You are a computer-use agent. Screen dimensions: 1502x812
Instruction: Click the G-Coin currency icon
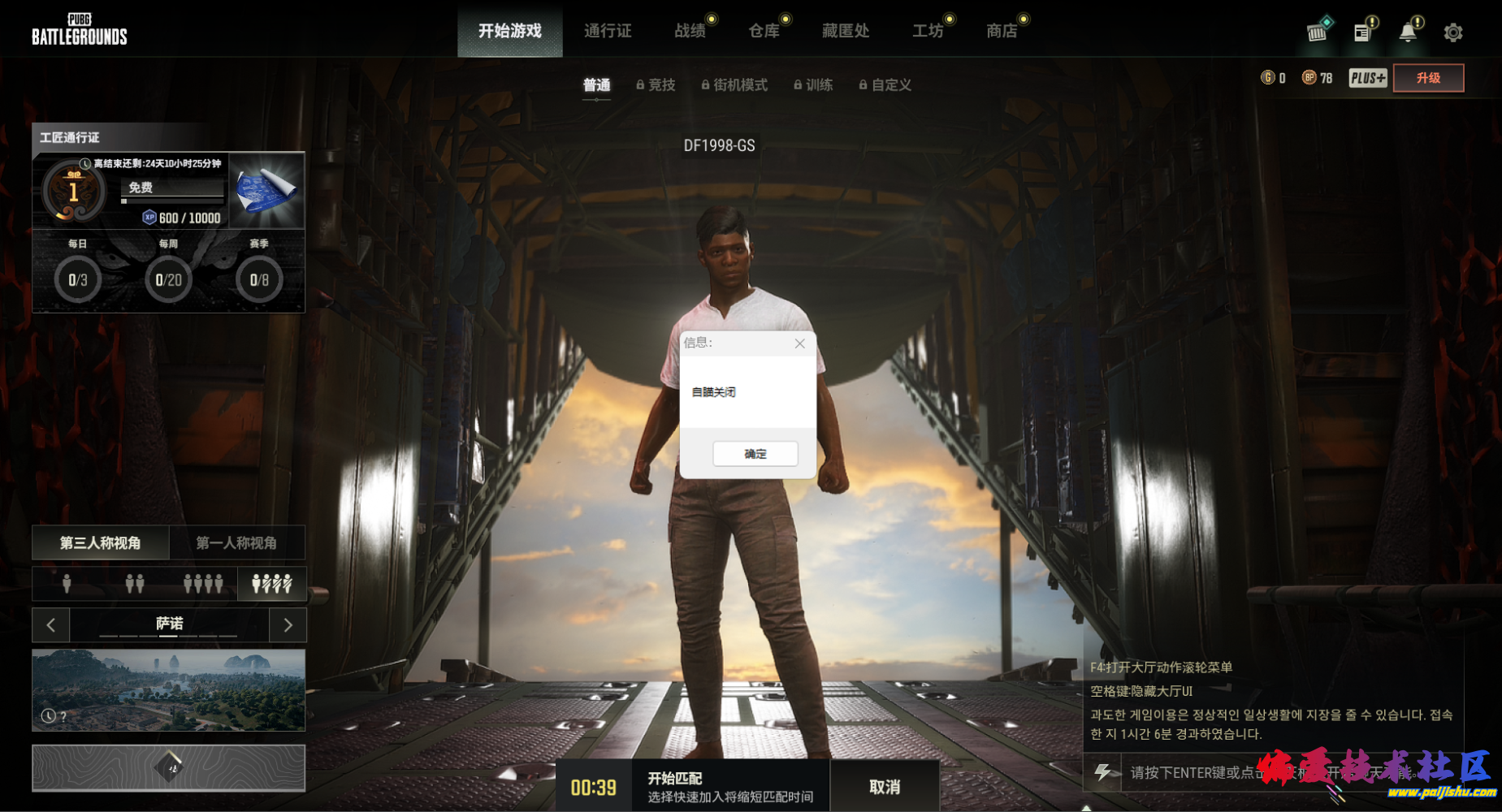1270,77
